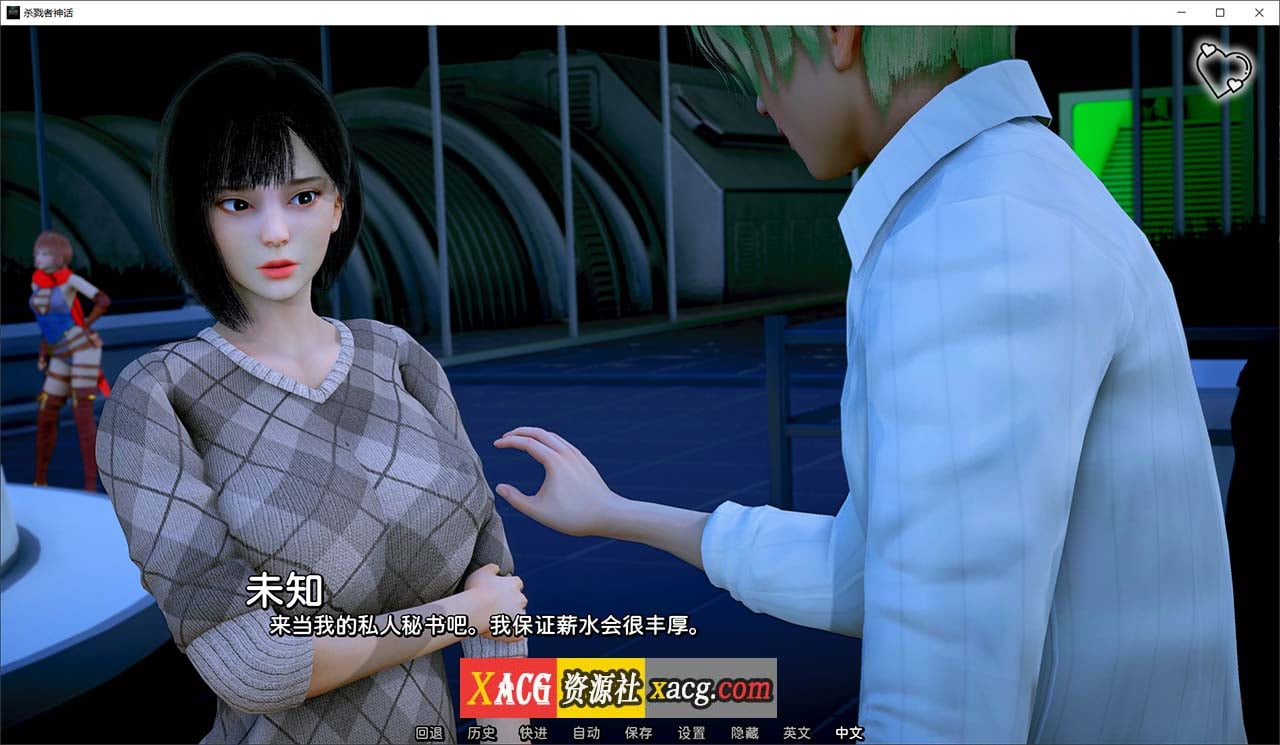This screenshot has width=1280, height=745.
Task: Close the game window
Action: [1259, 13]
